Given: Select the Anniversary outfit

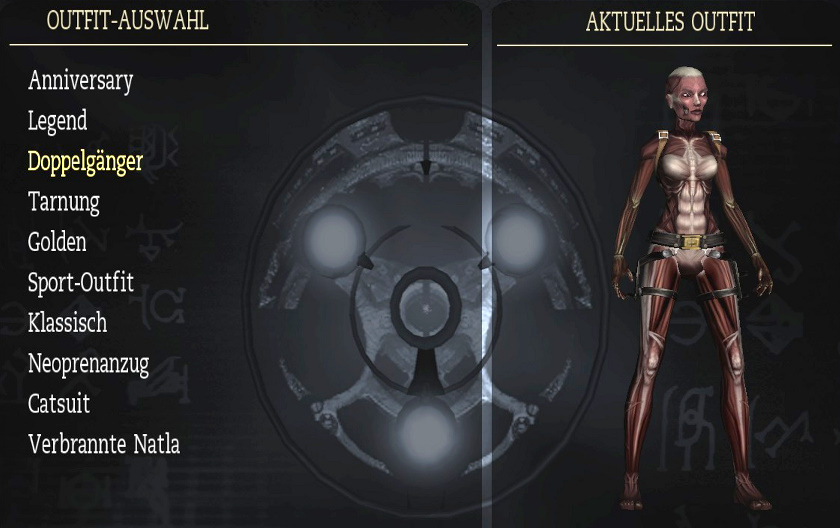Looking at the screenshot, I should tap(80, 81).
